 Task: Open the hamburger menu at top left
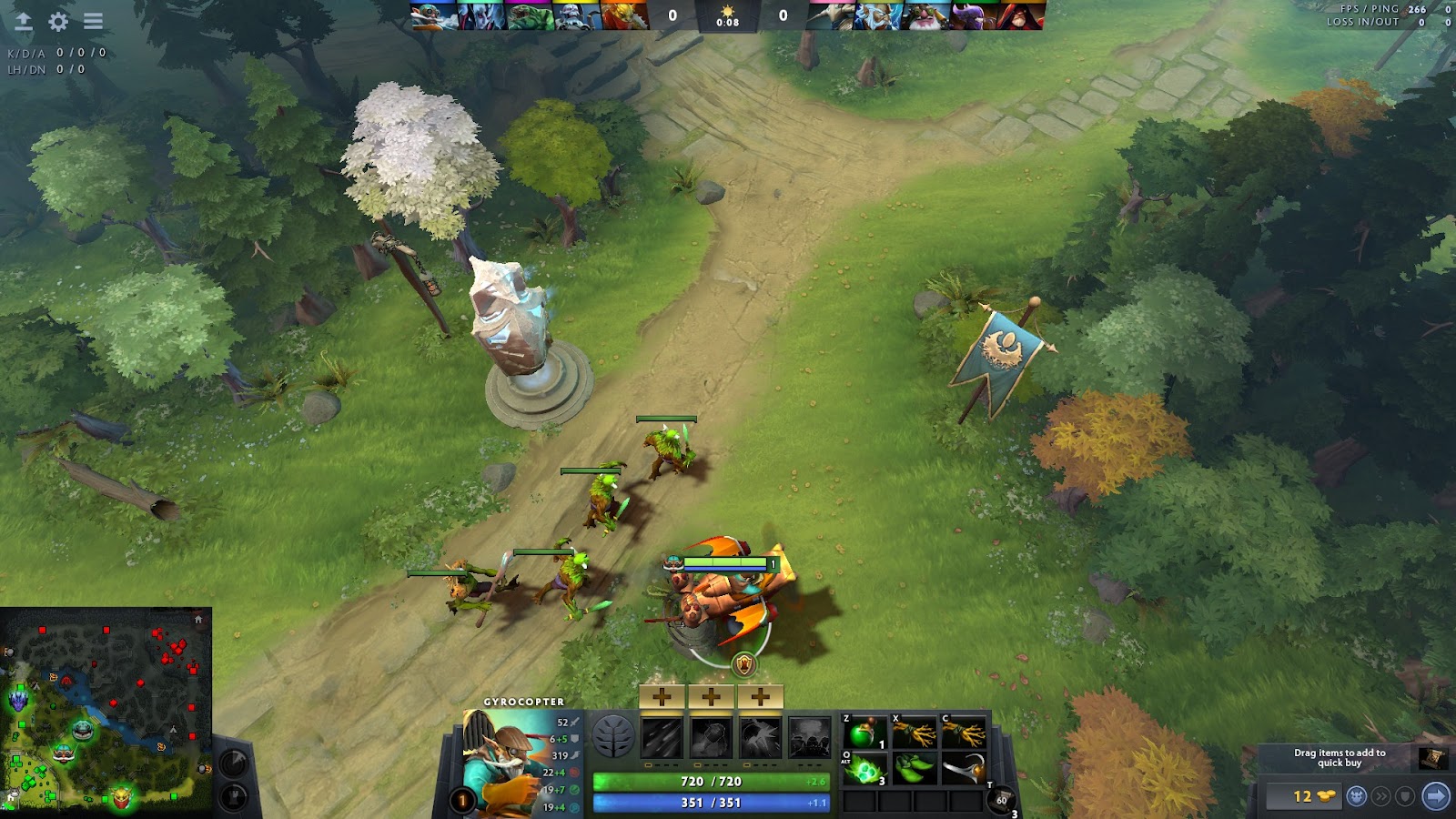click(93, 21)
